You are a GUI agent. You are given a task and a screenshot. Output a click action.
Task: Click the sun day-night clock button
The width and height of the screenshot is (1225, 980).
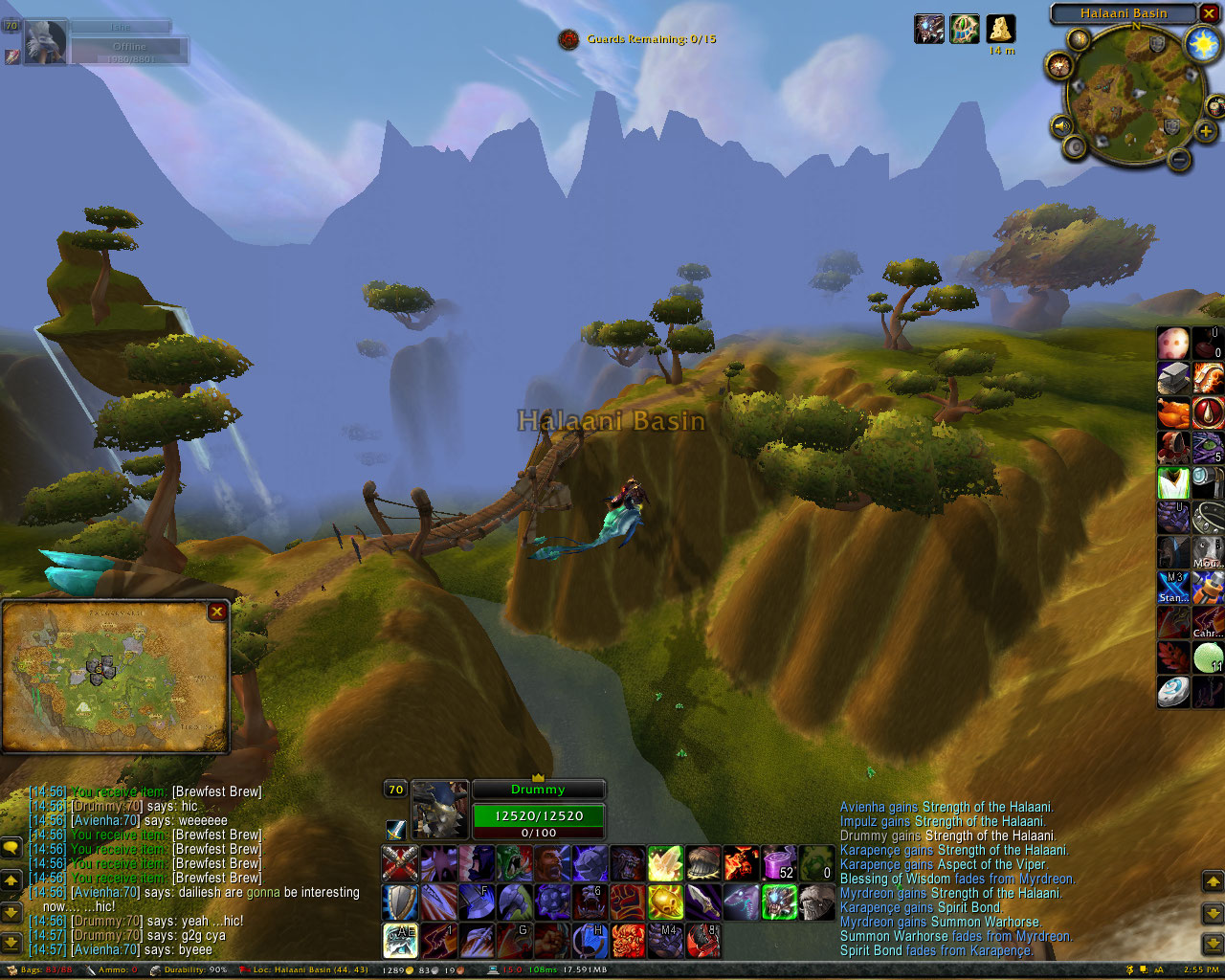click(1202, 43)
